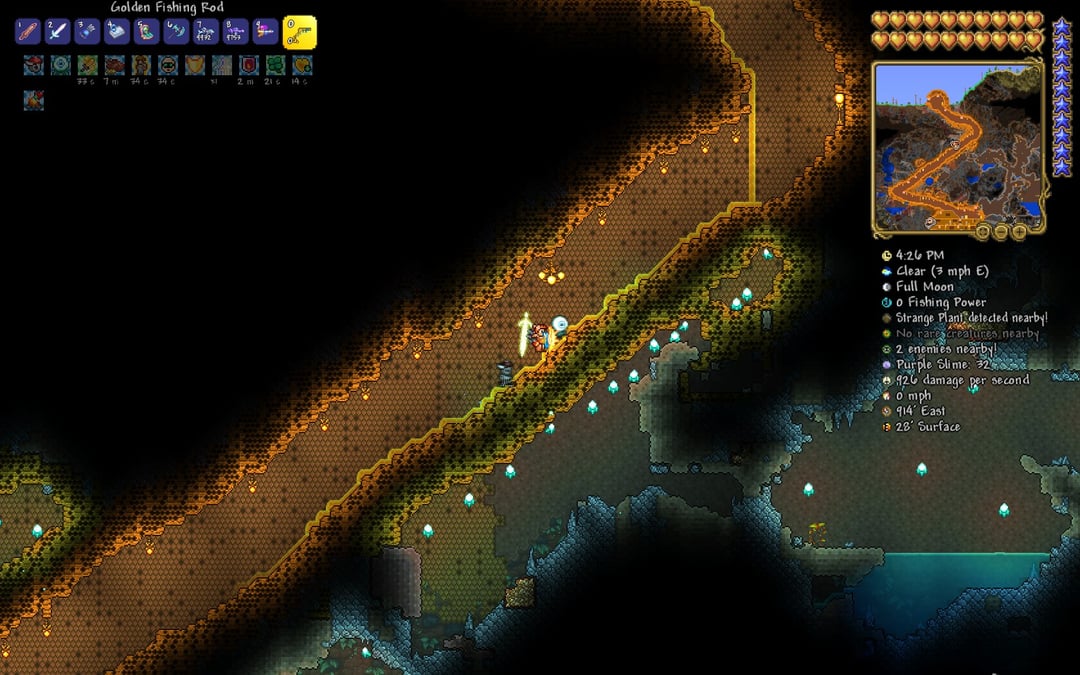The width and height of the screenshot is (1080, 675).
Task: Select hotbar slot 1 with the pink tool
Action: point(27,31)
